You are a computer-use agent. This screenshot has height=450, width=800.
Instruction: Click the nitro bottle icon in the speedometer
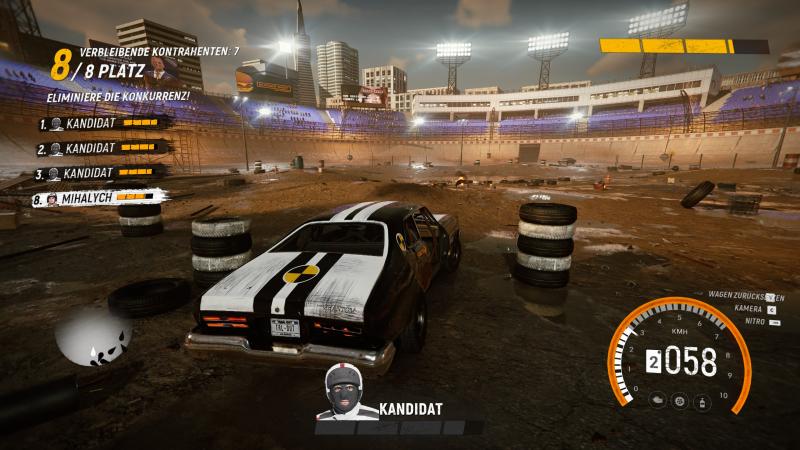[x=702, y=401]
